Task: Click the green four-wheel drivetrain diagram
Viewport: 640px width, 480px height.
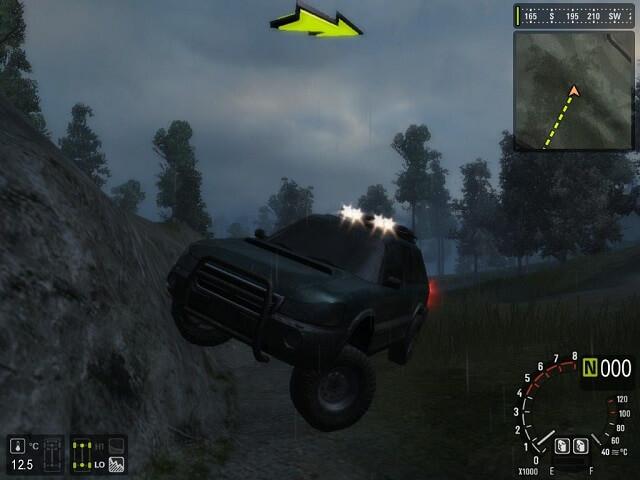Action: [x=83, y=453]
